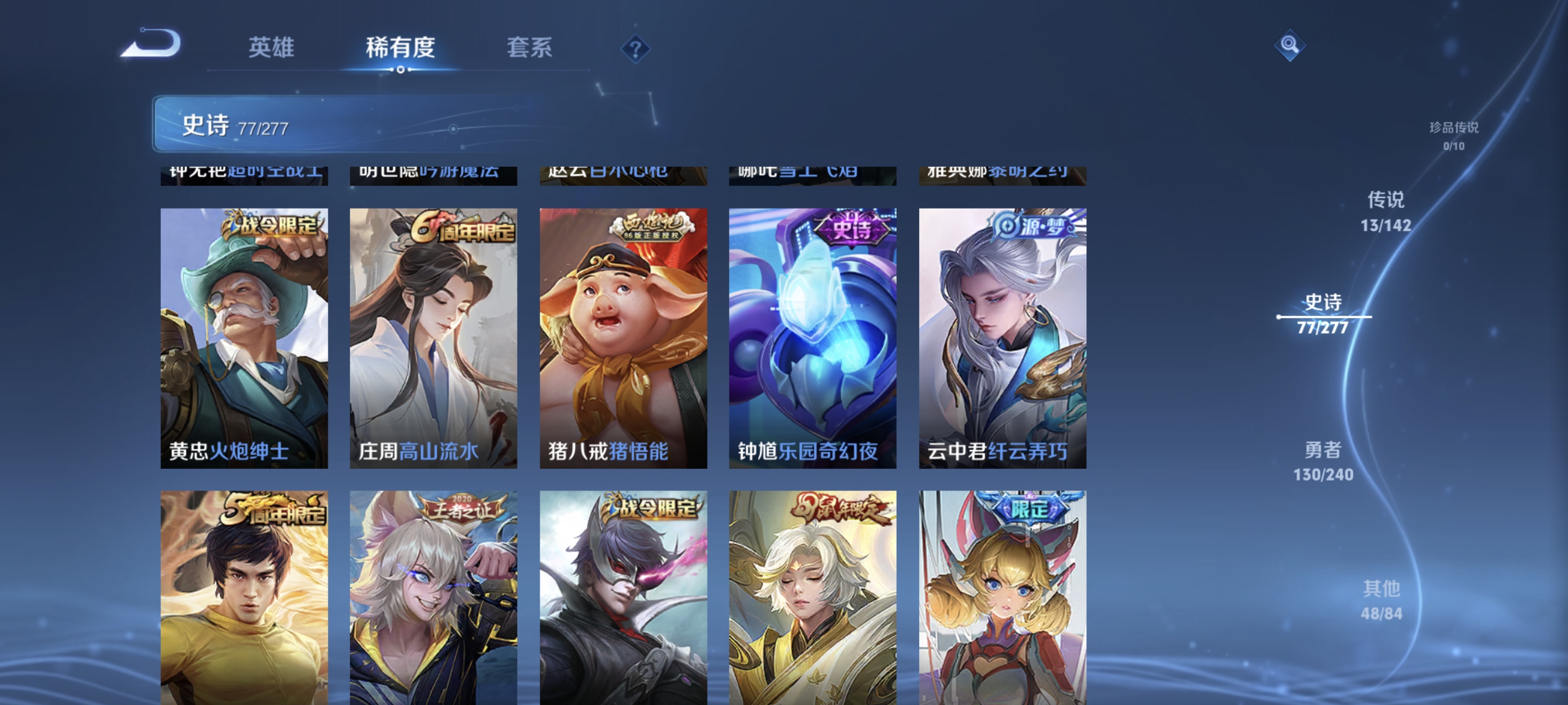1568x705 pixels.
Task: Switch to the 英雄 tab
Action: click(x=272, y=48)
